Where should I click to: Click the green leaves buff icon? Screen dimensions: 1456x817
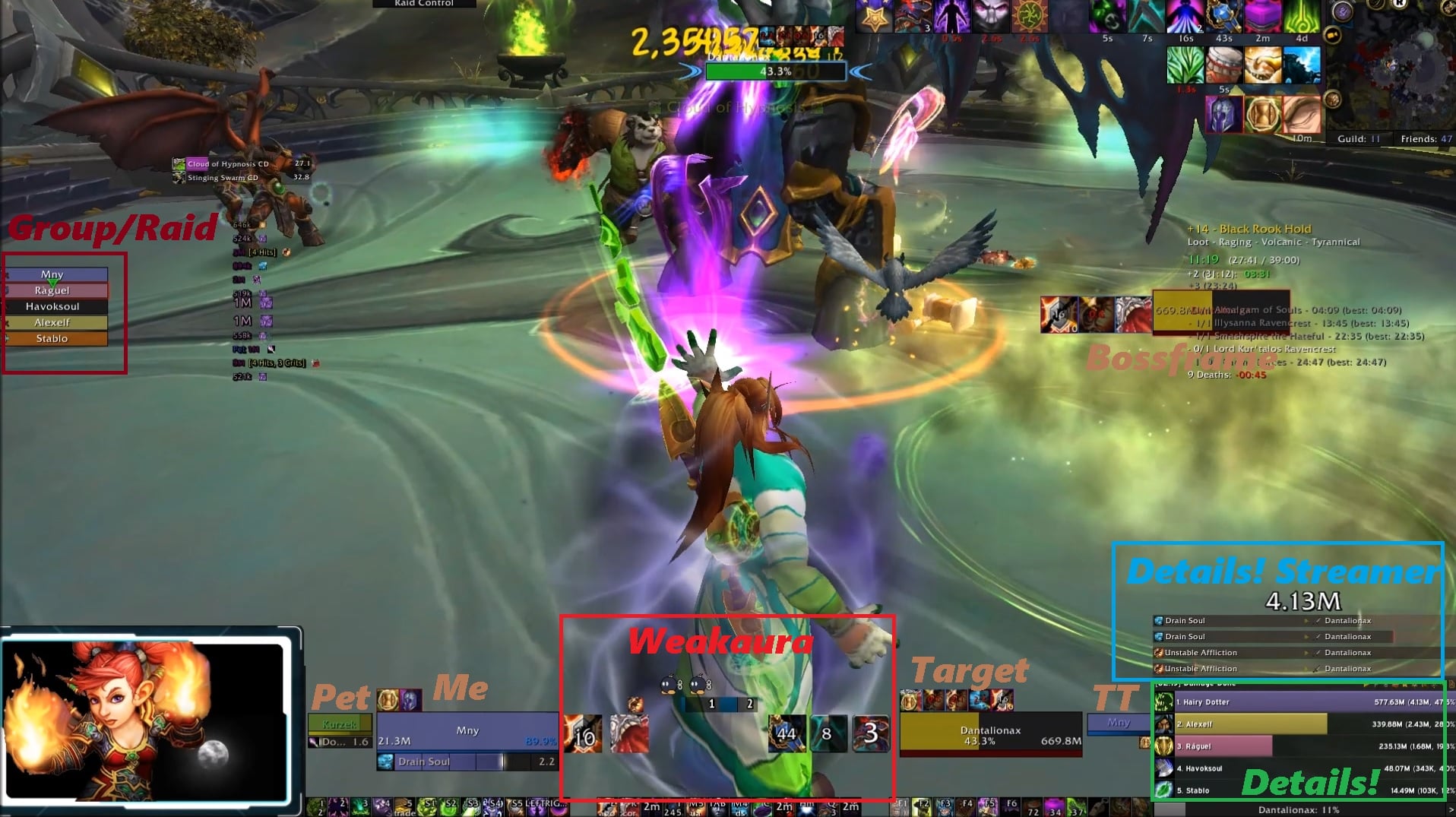[x=1185, y=66]
